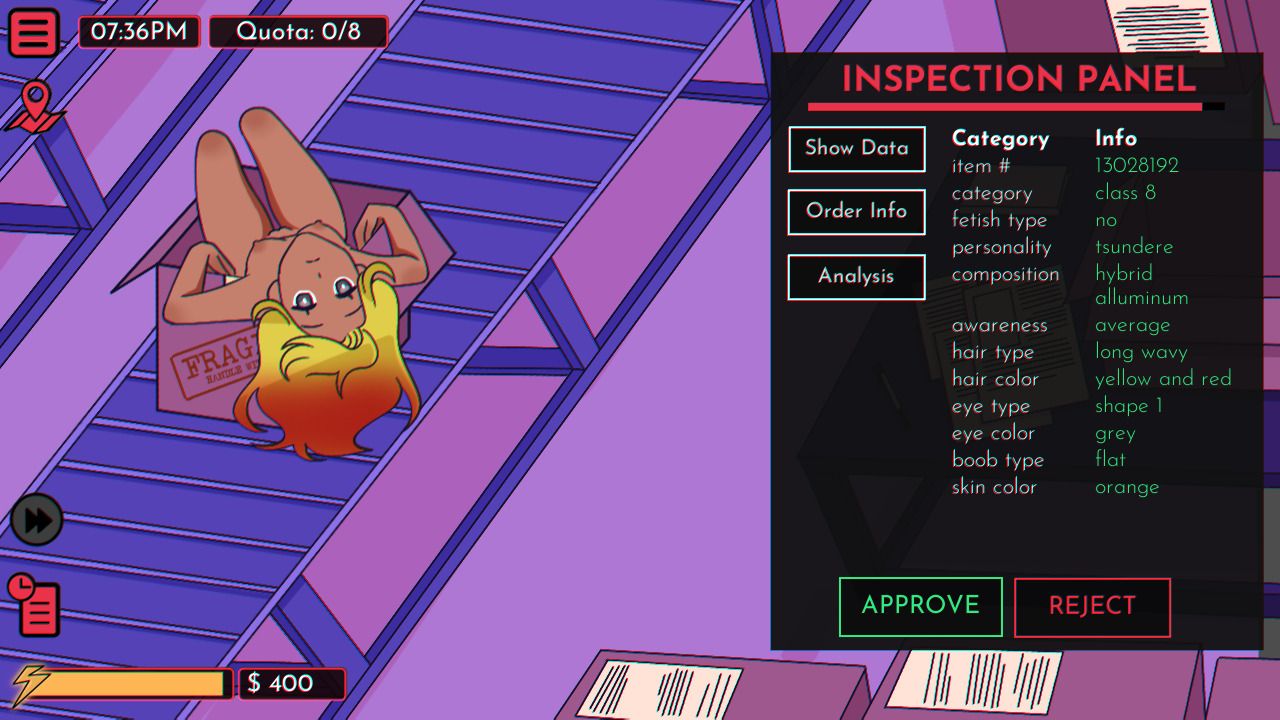The image size is (1280, 720).
Task: Open the clock and clipboard log icon
Action: [x=35, y=604]
